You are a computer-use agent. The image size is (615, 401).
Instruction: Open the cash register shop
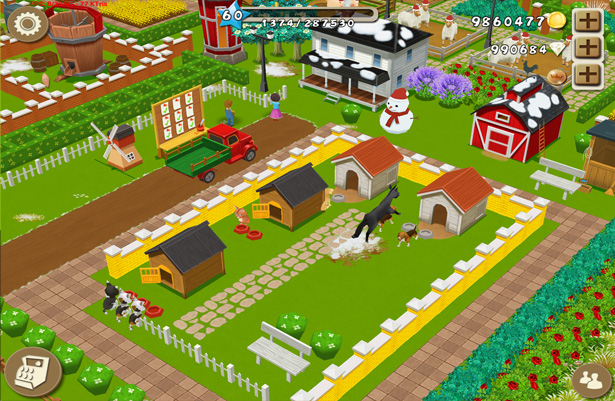tap(33, 372)
